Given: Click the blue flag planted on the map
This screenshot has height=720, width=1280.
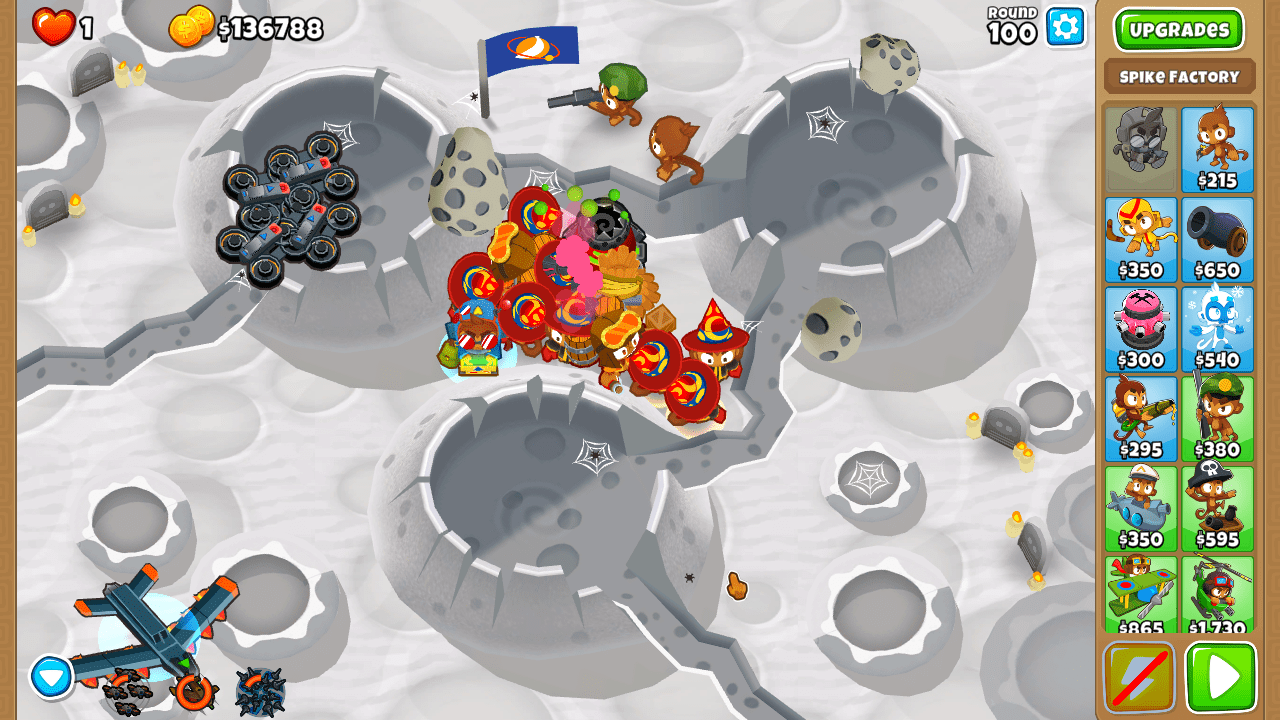Looking at the screenshot, I should click(532, 45).
